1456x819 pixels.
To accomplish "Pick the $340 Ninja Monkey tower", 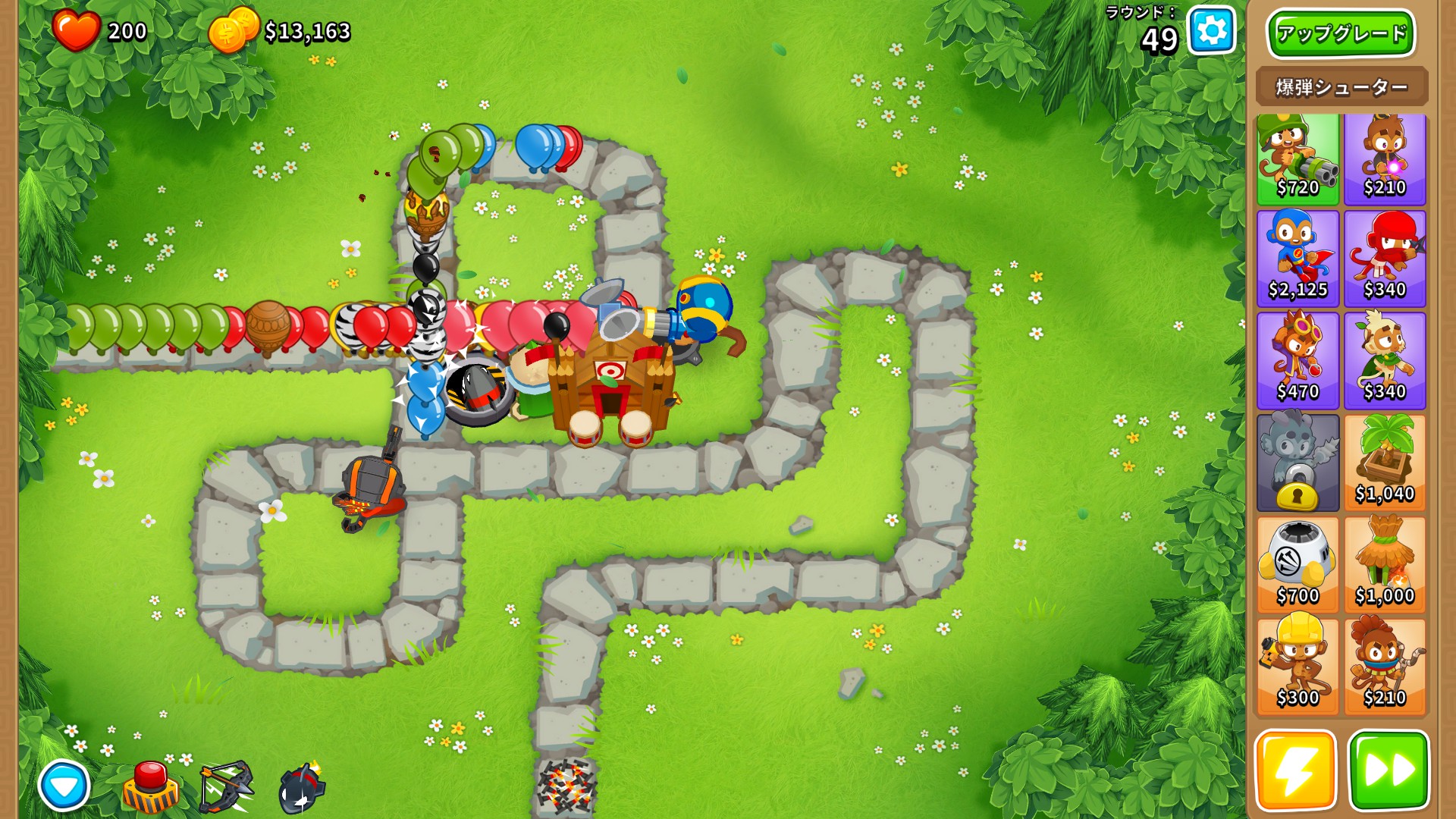I will (1385, 259).
